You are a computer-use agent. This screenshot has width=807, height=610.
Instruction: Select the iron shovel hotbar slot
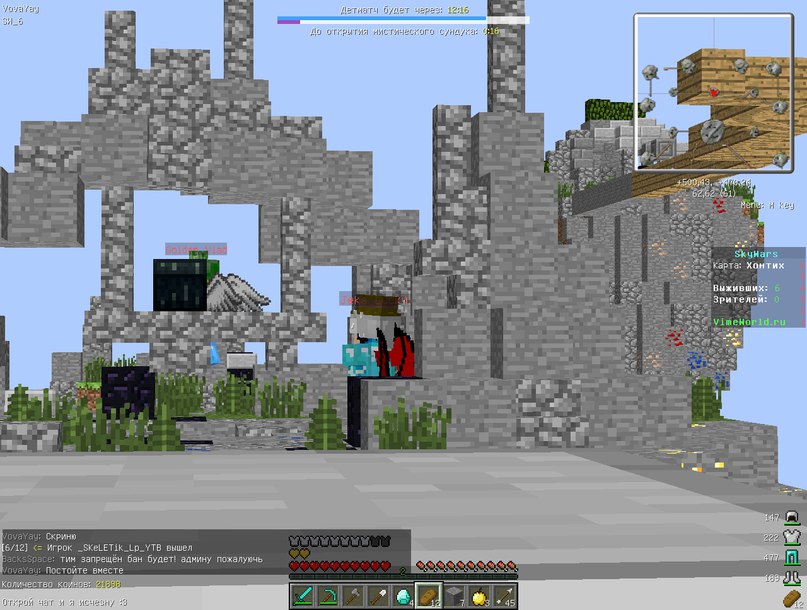pyautogui.click(x=379, y=596)
